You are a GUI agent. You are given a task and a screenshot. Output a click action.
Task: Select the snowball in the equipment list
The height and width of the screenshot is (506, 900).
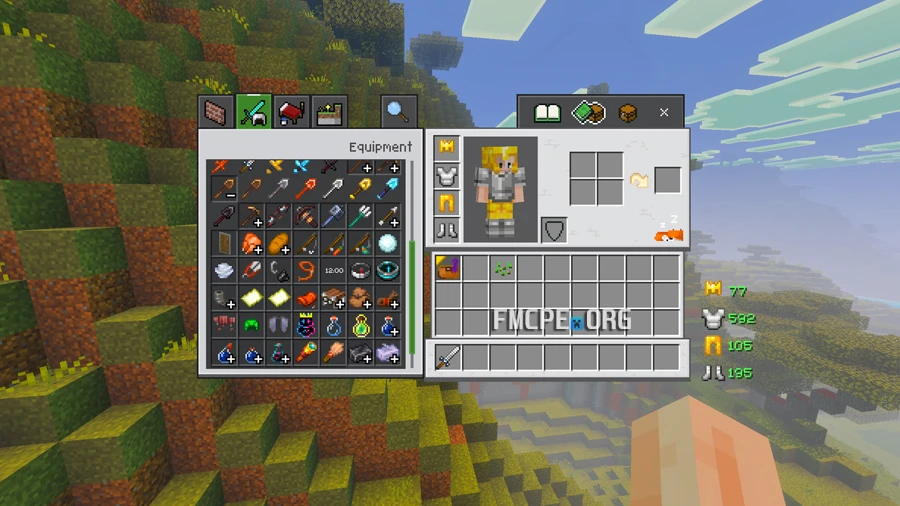click(x=388, y=242)
